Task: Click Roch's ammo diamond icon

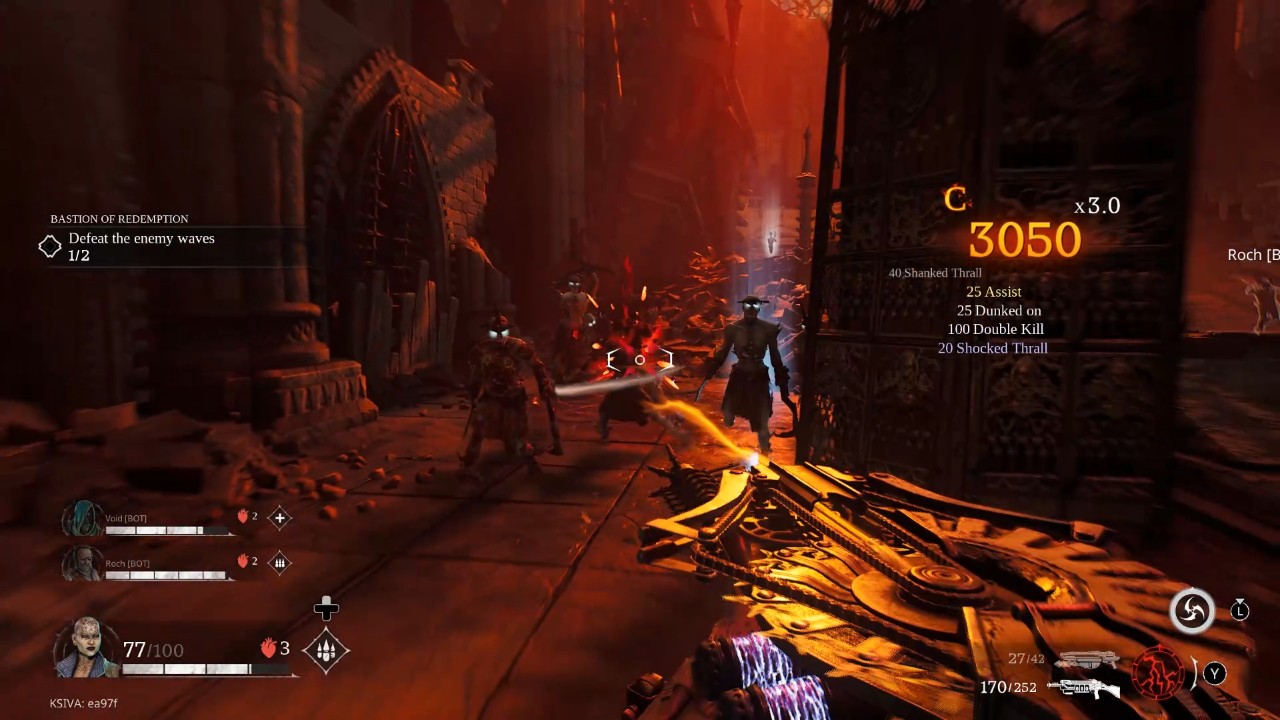Action: pos(280,562)
